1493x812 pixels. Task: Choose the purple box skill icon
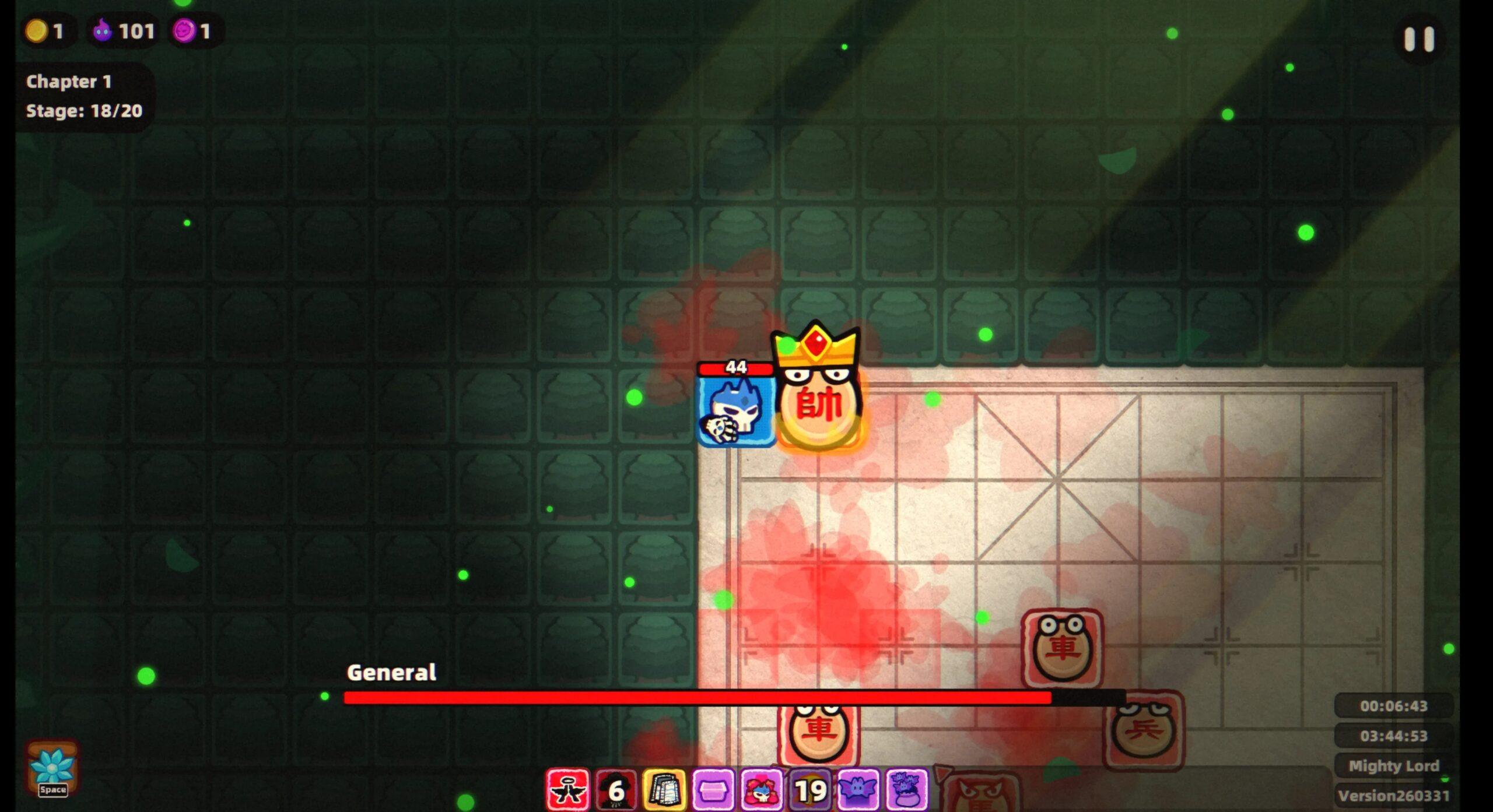pos(713,790)
